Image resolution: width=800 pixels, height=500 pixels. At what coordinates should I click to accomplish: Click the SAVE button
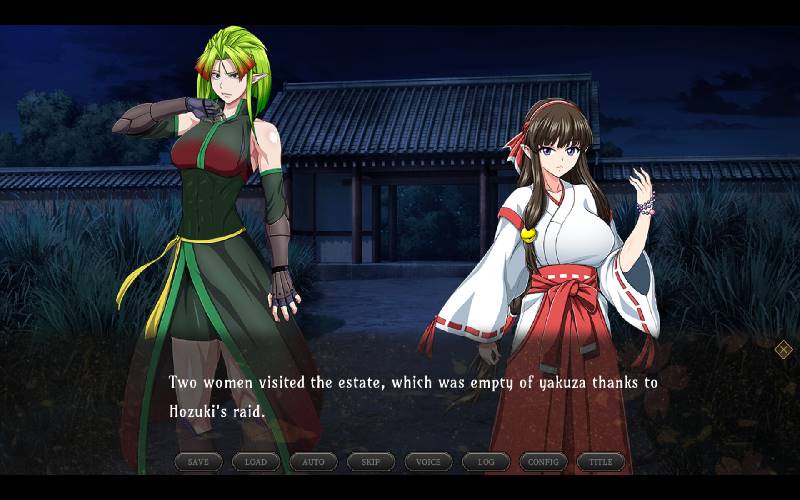point(198,462)
